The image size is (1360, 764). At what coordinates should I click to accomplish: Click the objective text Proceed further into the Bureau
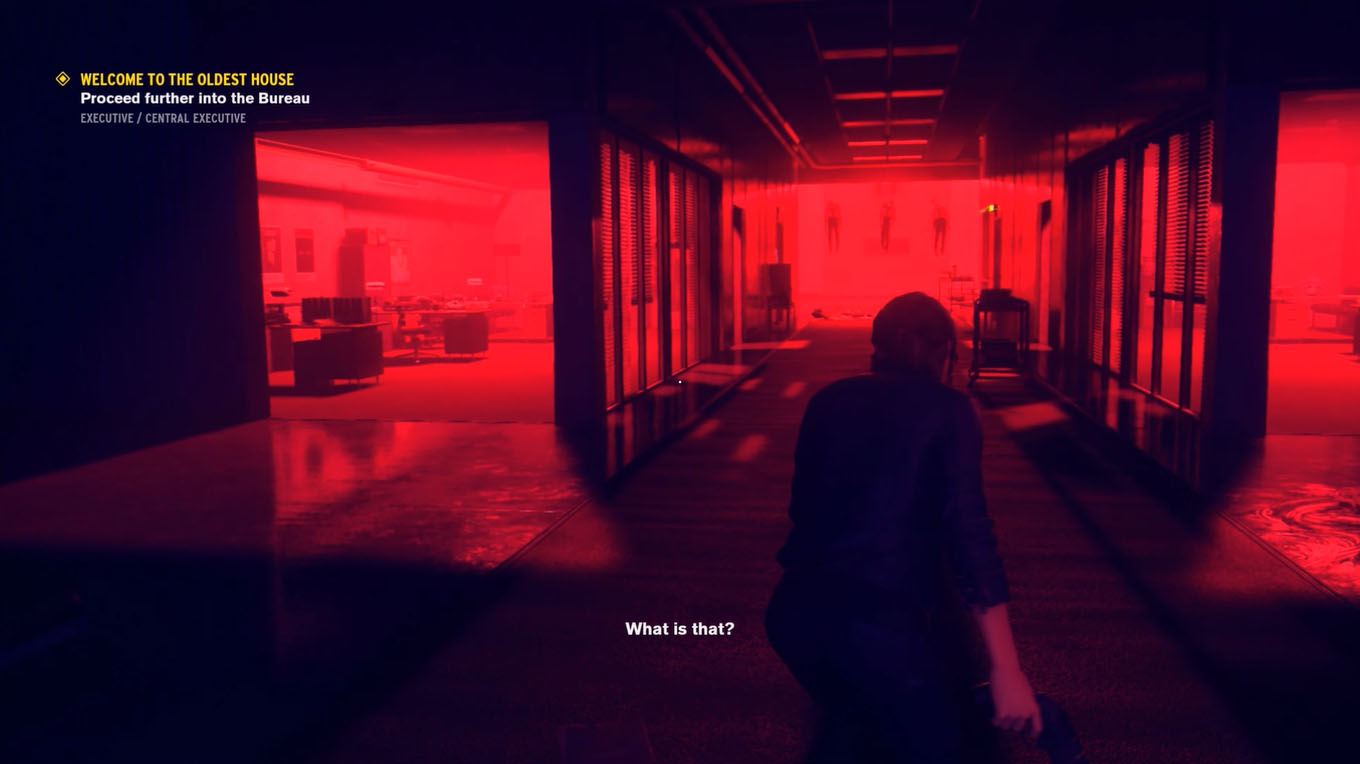[x=195, y=97]
